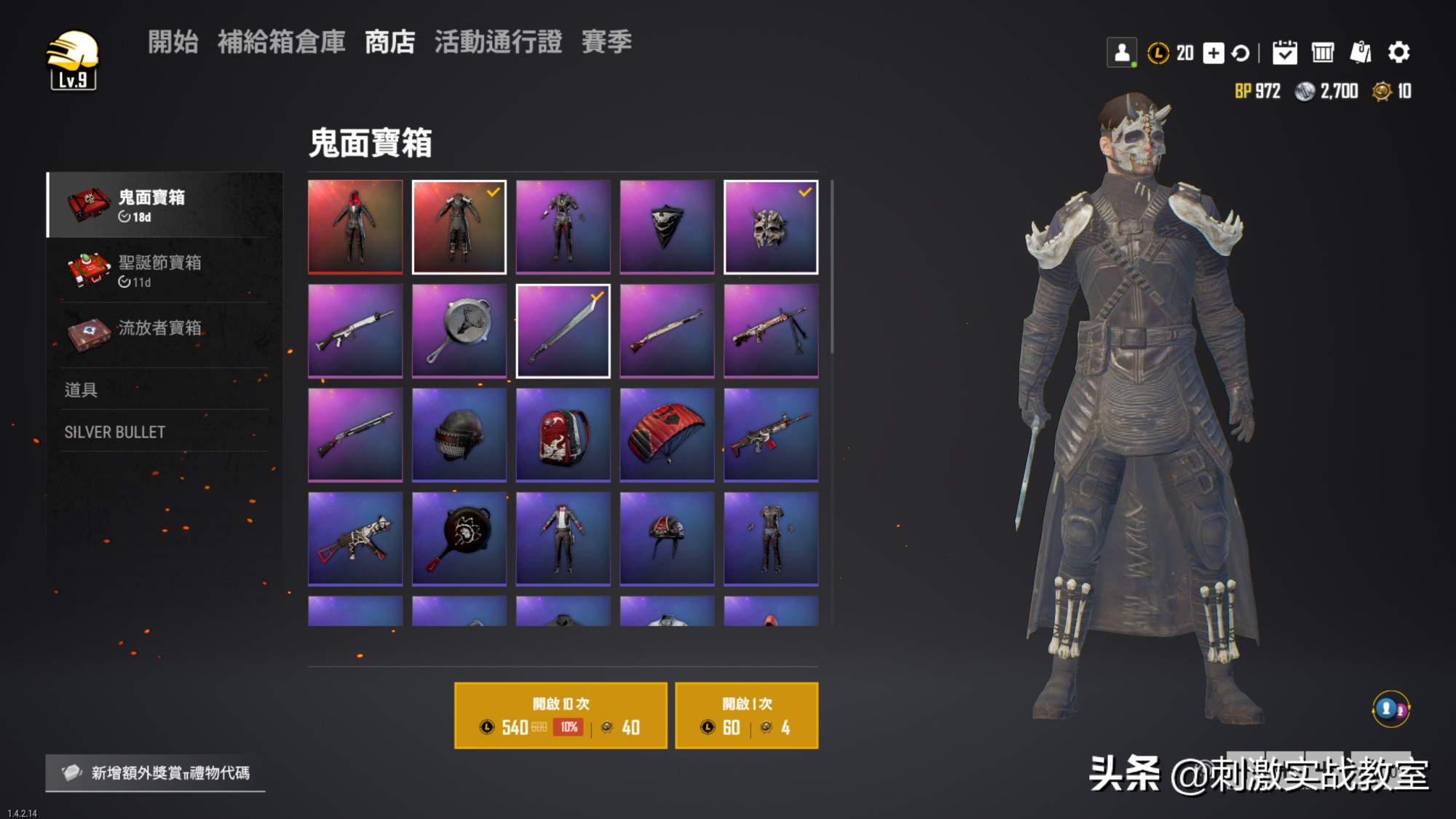Select the checked sword skin
Image resolution: width=1456 pixels, height=819 pixels.
click(563, 331)
